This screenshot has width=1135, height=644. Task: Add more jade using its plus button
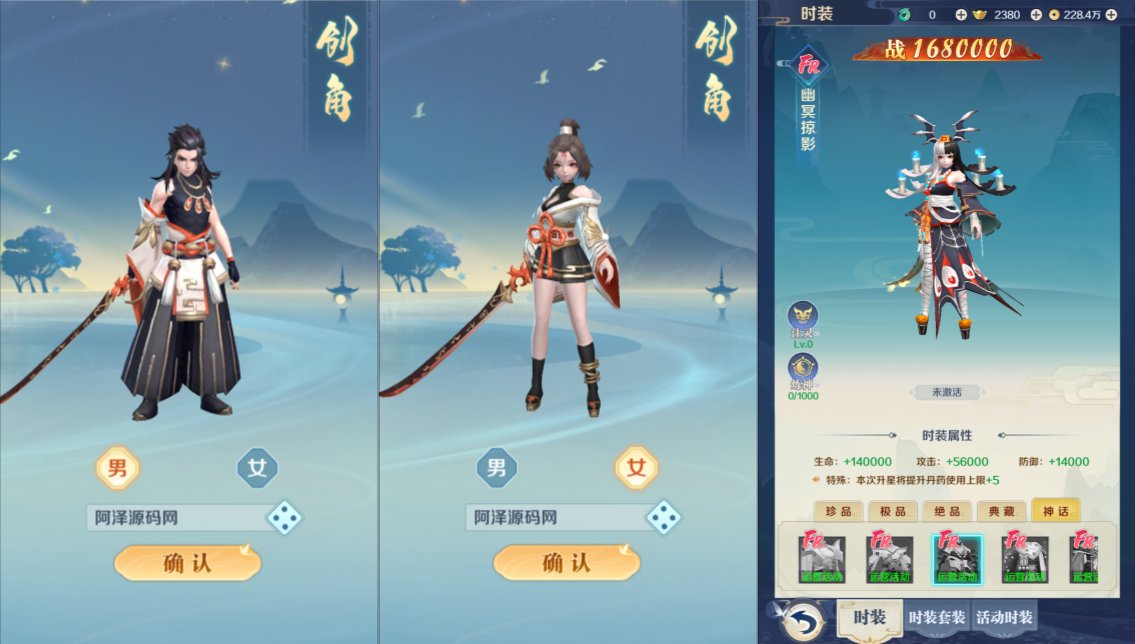pyautogui.click(x=961, y=15)
